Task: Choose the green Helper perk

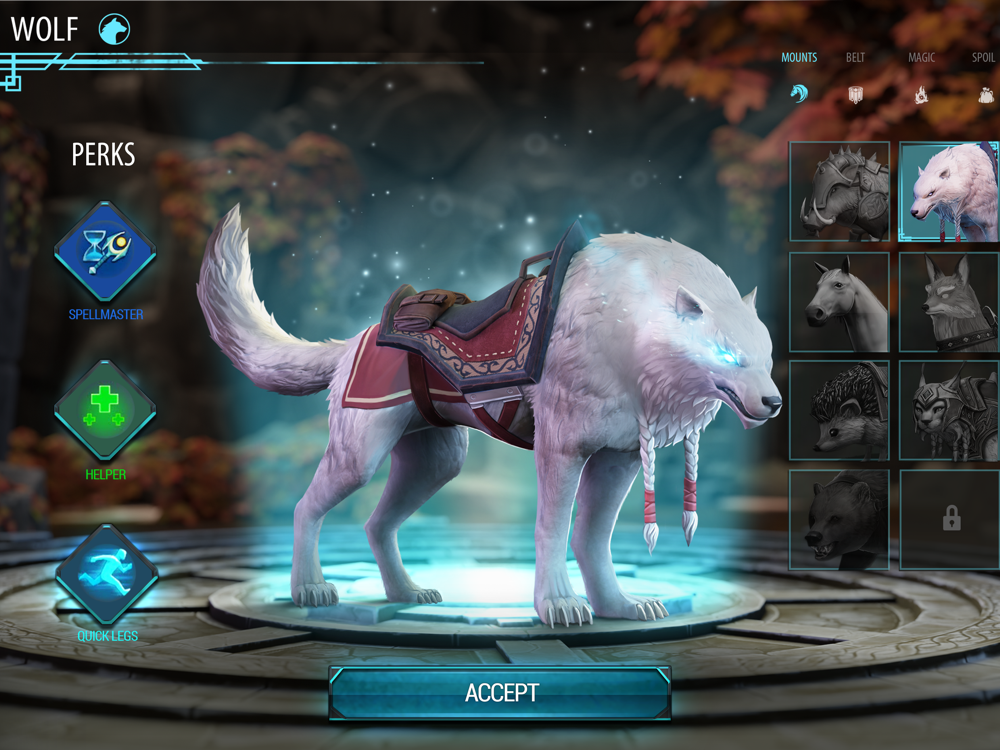Action: point(105,410)
